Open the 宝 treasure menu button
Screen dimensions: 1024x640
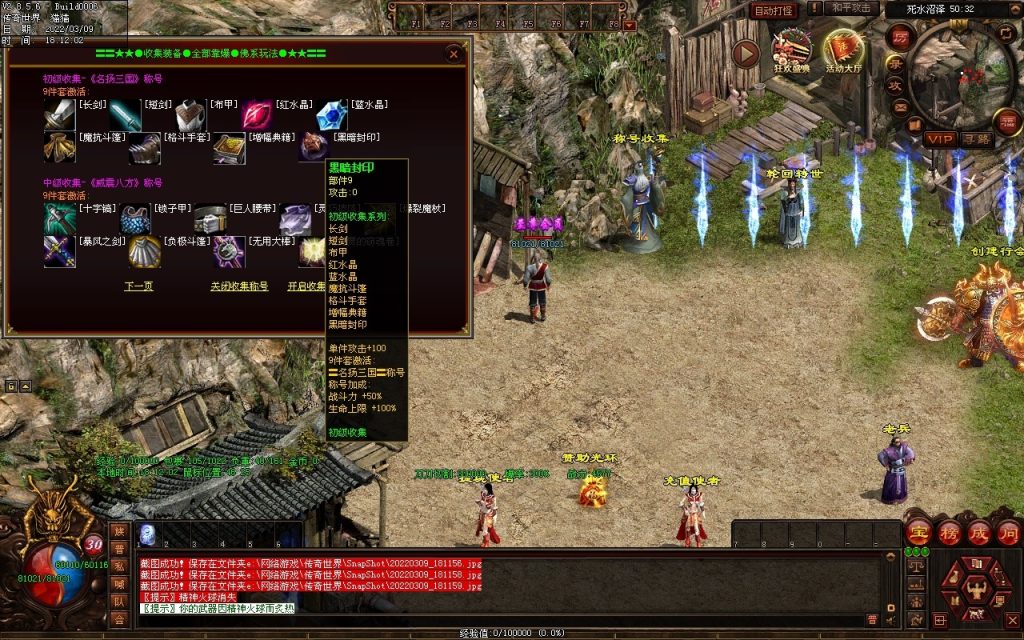coord(918,532)
